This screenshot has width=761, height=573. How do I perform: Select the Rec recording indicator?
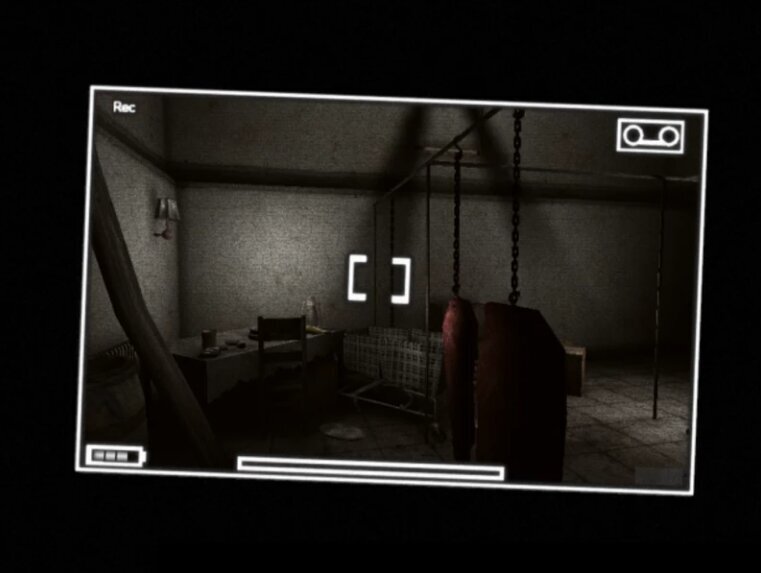click(x=124, y=107)
